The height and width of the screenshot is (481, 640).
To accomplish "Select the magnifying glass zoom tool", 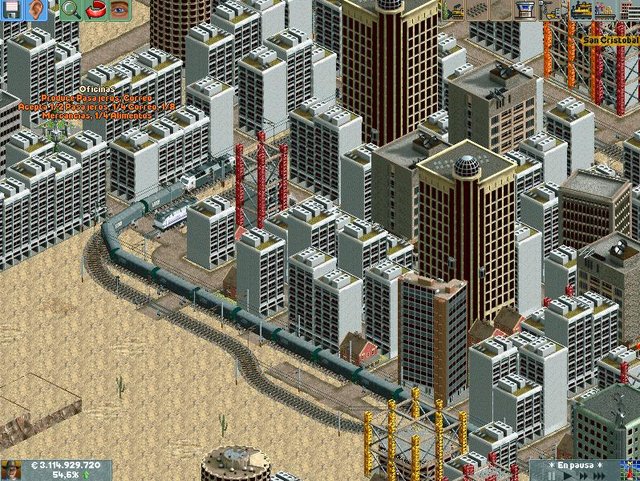I will (x=70, y=10).
